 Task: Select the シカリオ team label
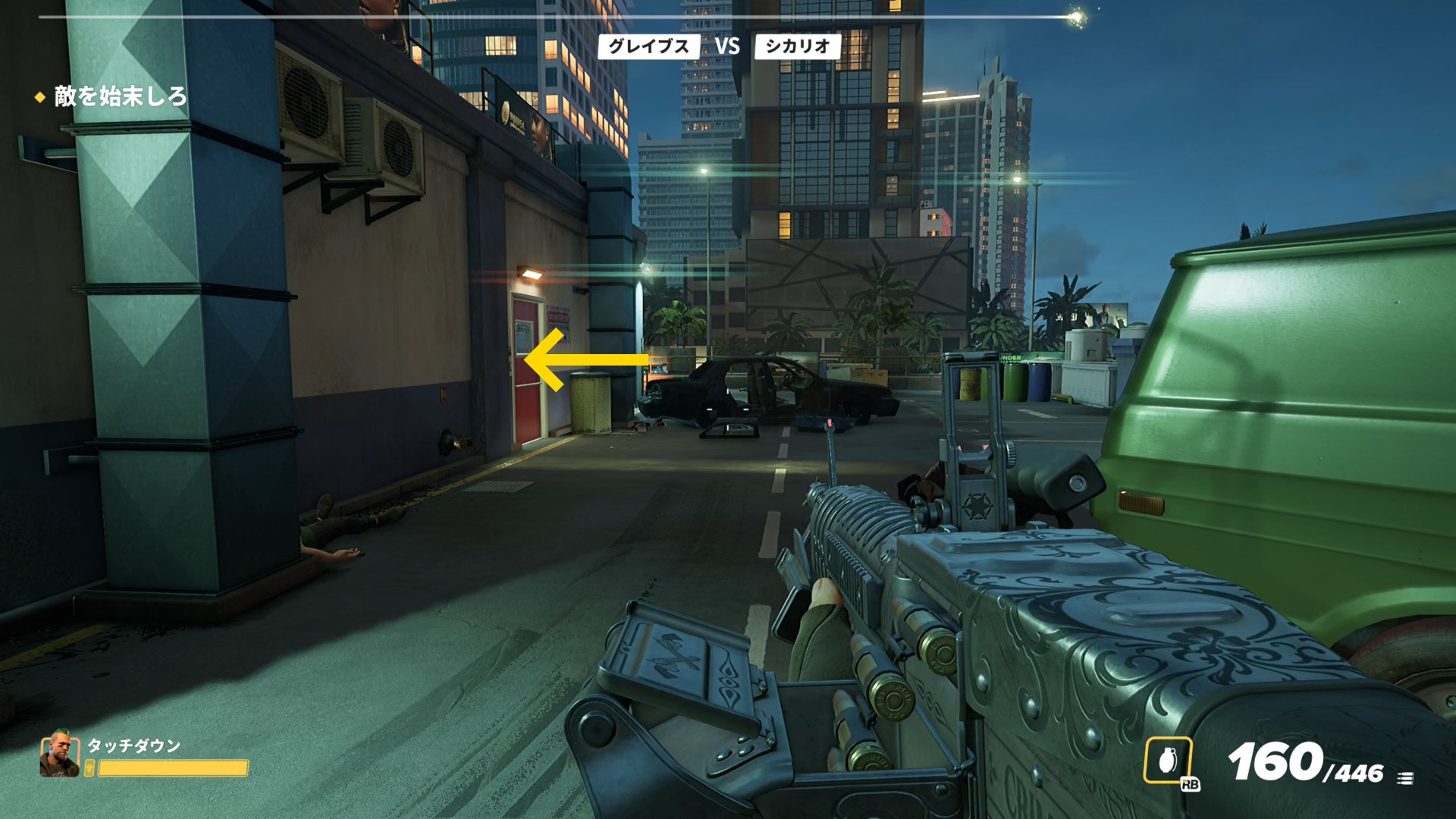coord(797,46)
